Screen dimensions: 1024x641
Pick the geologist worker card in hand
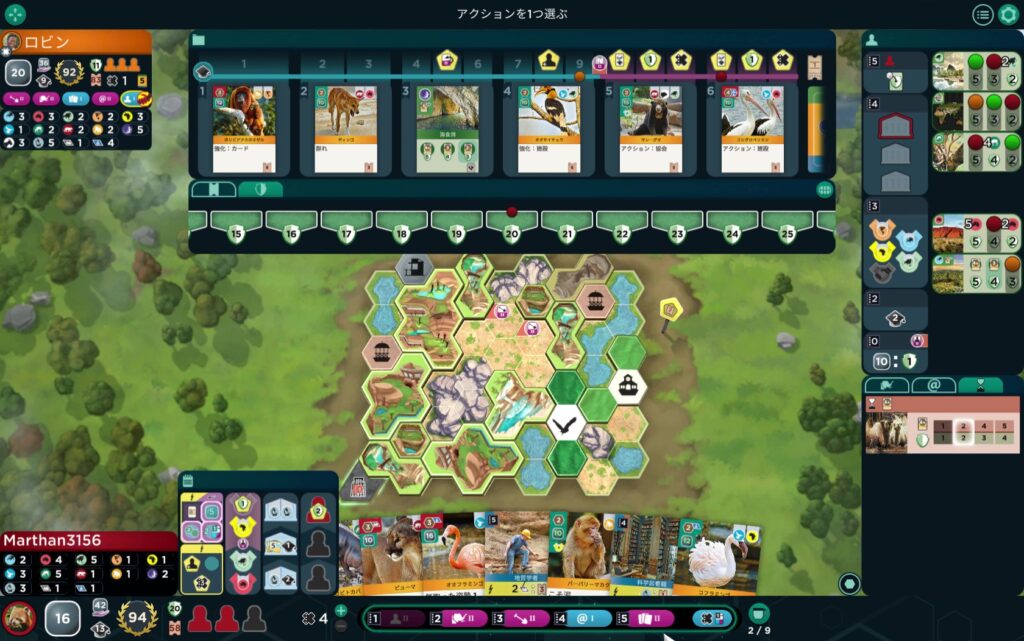[515, 556]
